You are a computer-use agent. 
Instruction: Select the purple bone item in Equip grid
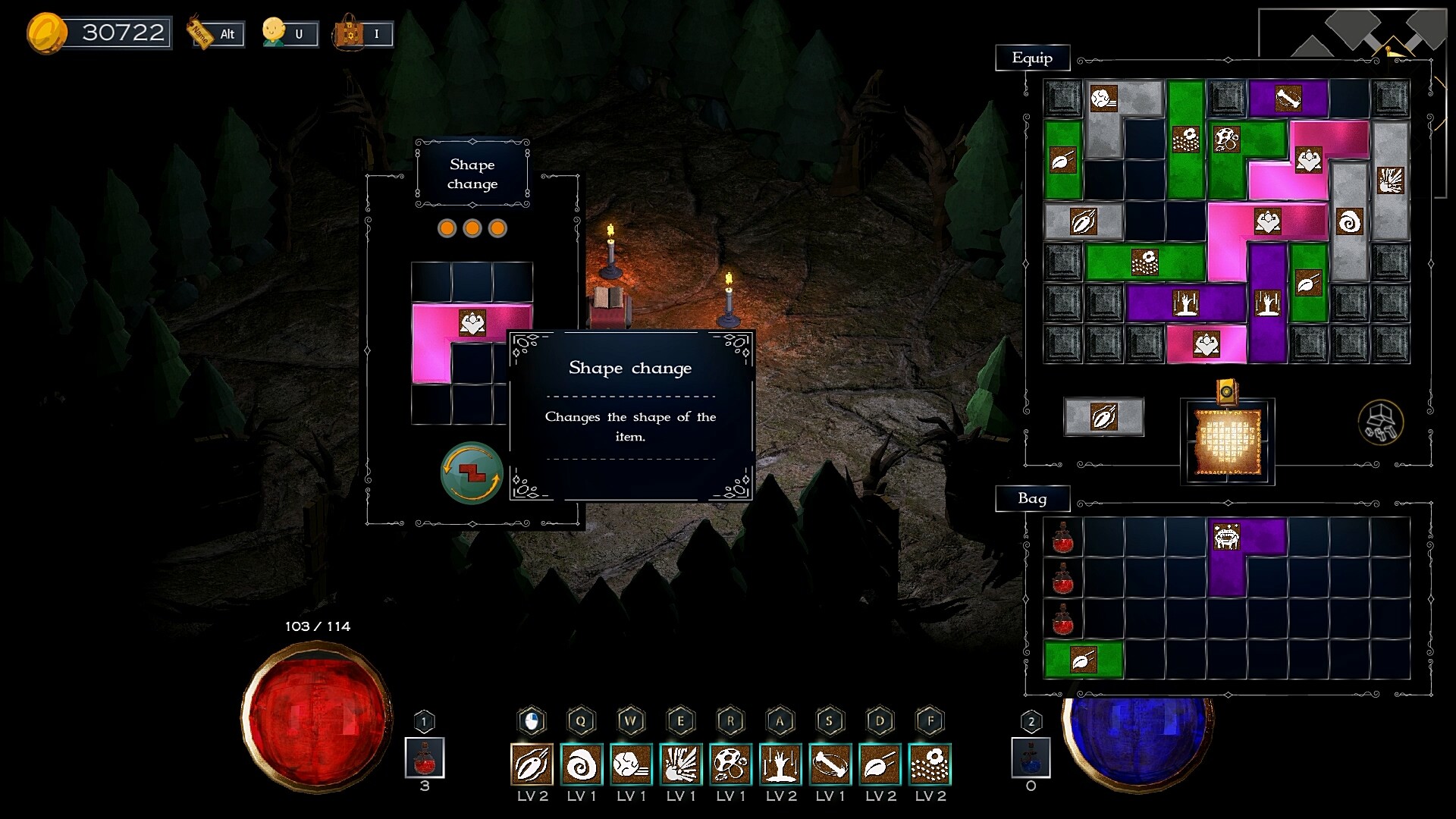coord(1288,99)
